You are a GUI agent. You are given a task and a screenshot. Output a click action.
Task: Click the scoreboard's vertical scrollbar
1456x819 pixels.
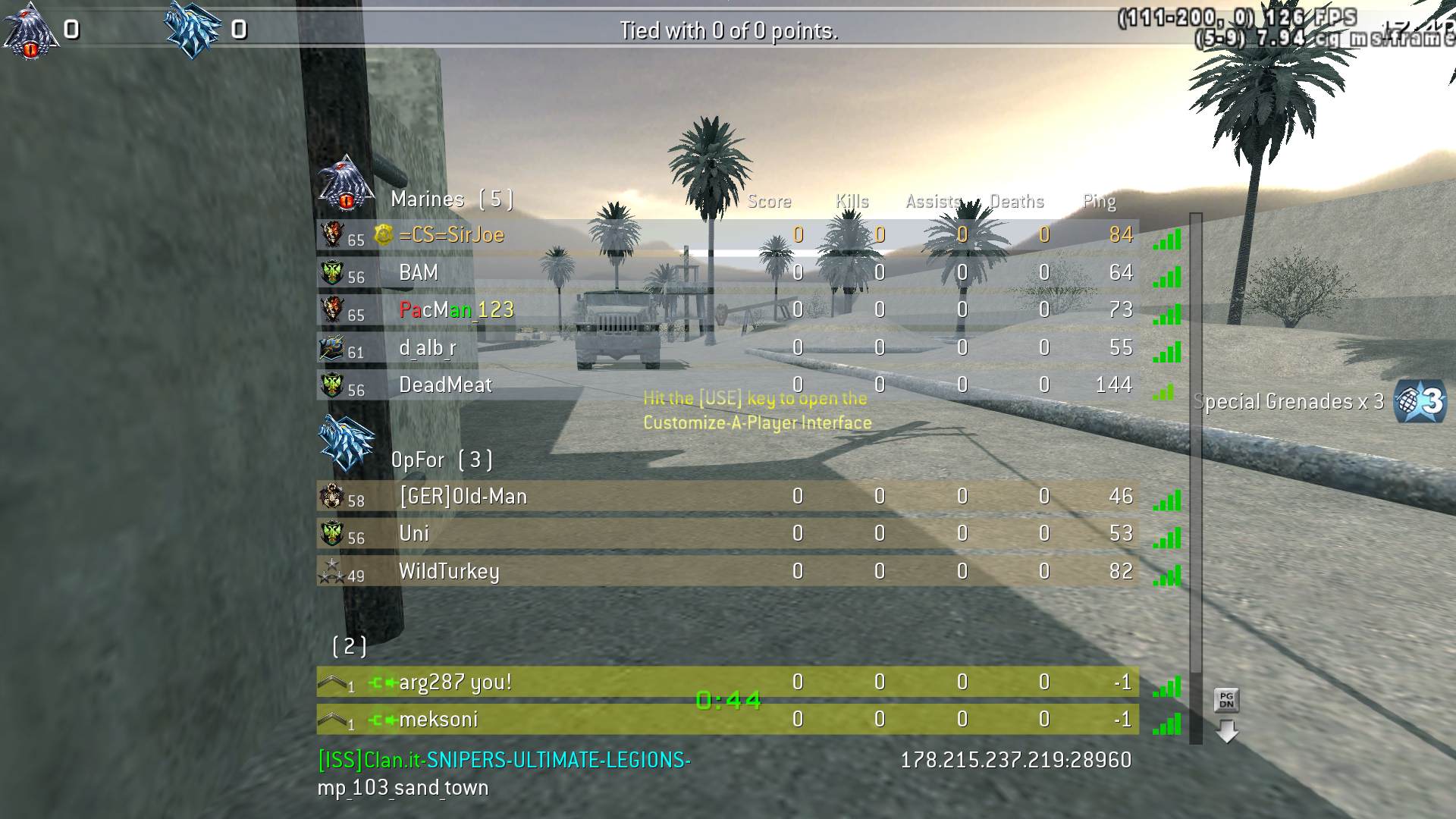[1196, 478]
